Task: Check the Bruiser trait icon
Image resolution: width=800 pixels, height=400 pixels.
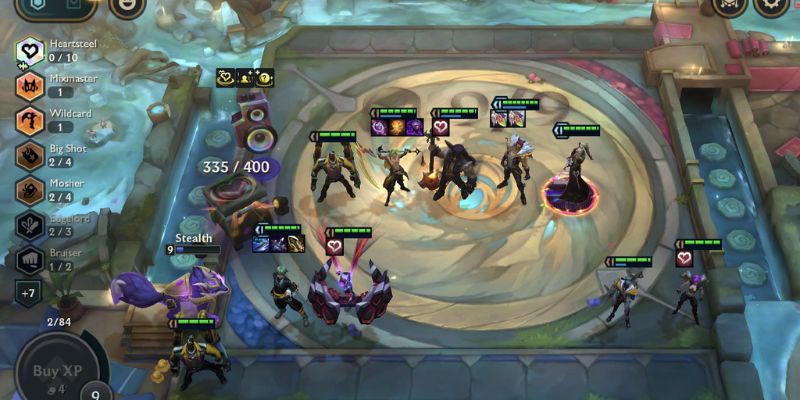Action: click(29, 260)
